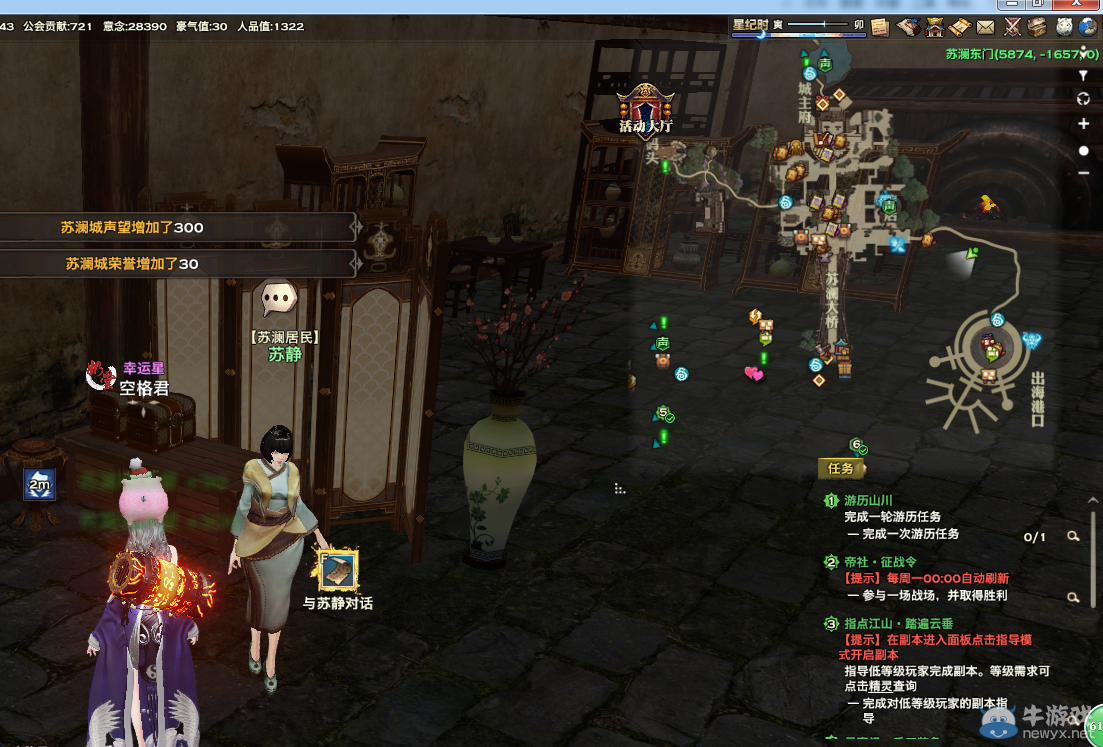Viewport: 1103px width, 747px height.
Task: Click the magnifier beside 游历山川 objective
Action: coord(1073,537)
